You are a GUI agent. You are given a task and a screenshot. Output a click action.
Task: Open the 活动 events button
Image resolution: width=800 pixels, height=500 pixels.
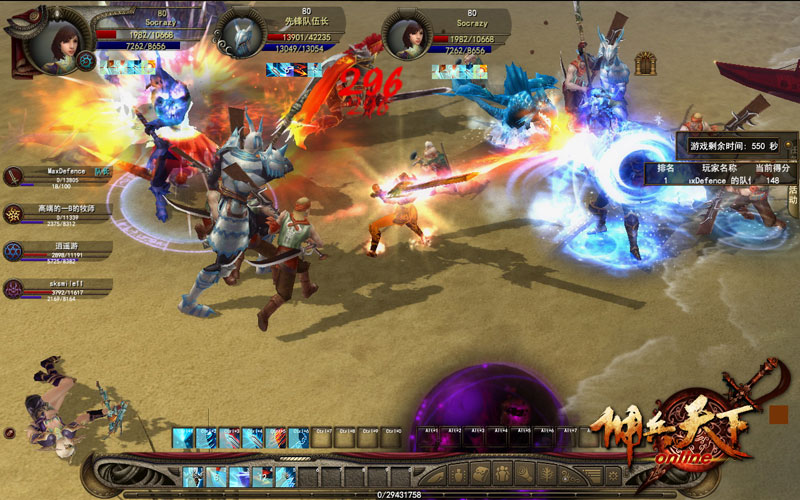[x=793, y=195]
